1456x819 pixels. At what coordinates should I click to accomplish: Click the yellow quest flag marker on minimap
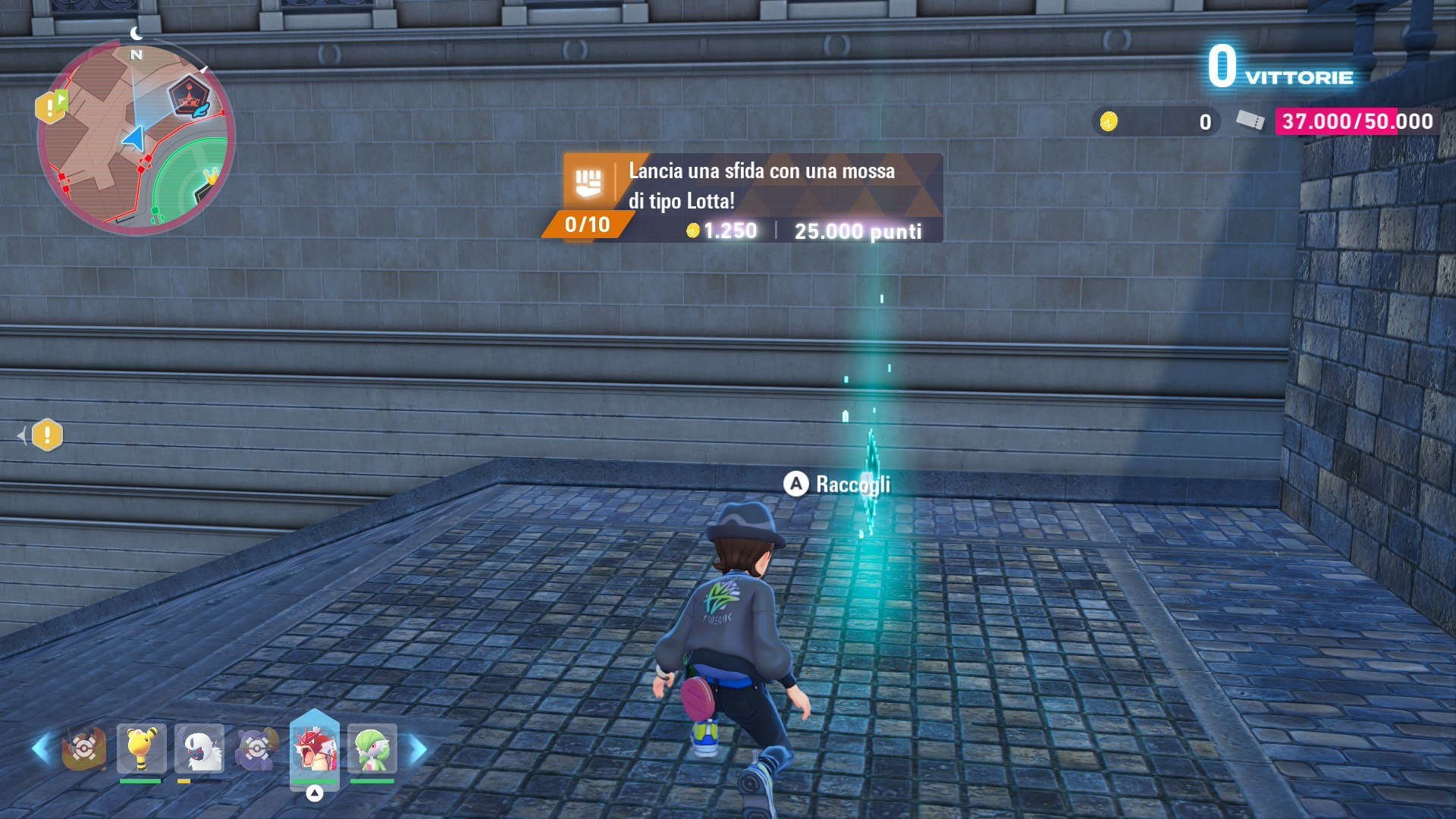(x=52, y=106)
